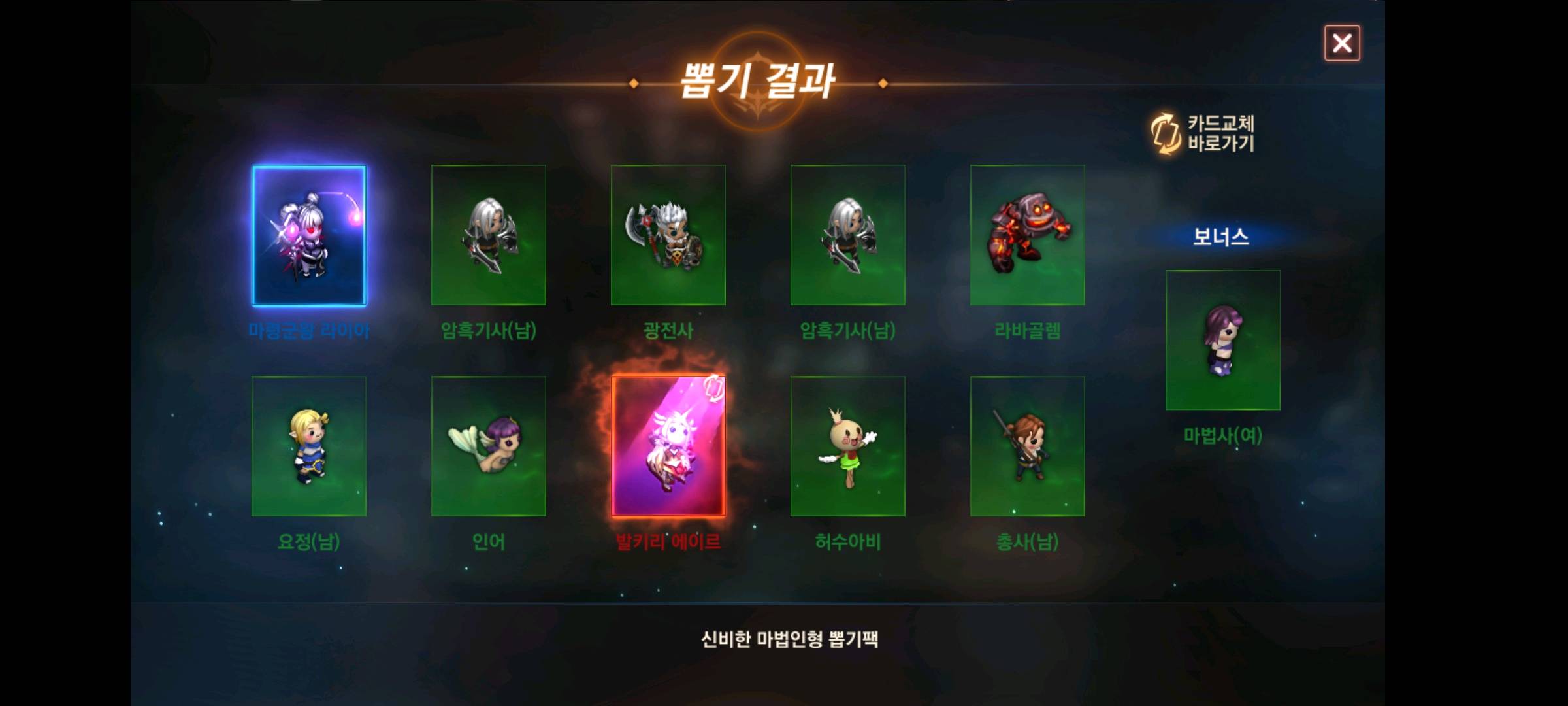Choose the red 발키리 에이르 card
The height and width of the screenshot is (706, 1568).
(x=668, y=446)
